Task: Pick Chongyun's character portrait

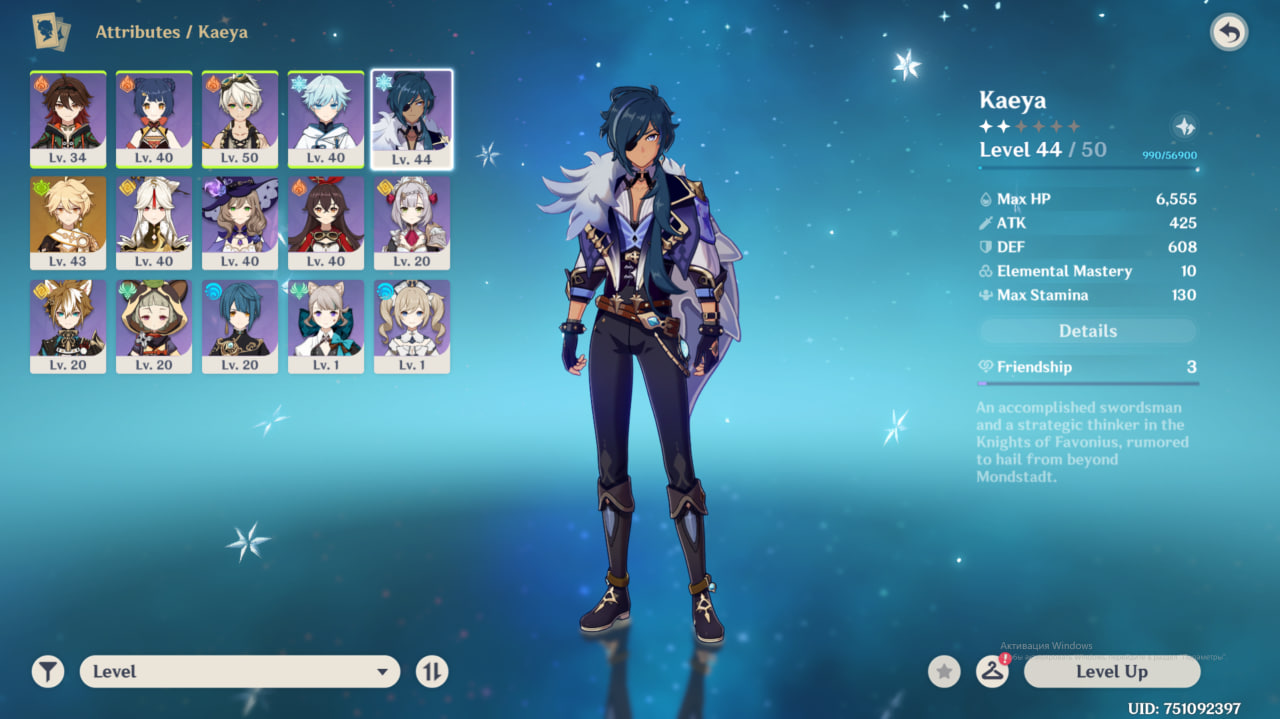Action: (x=326, y=119)
